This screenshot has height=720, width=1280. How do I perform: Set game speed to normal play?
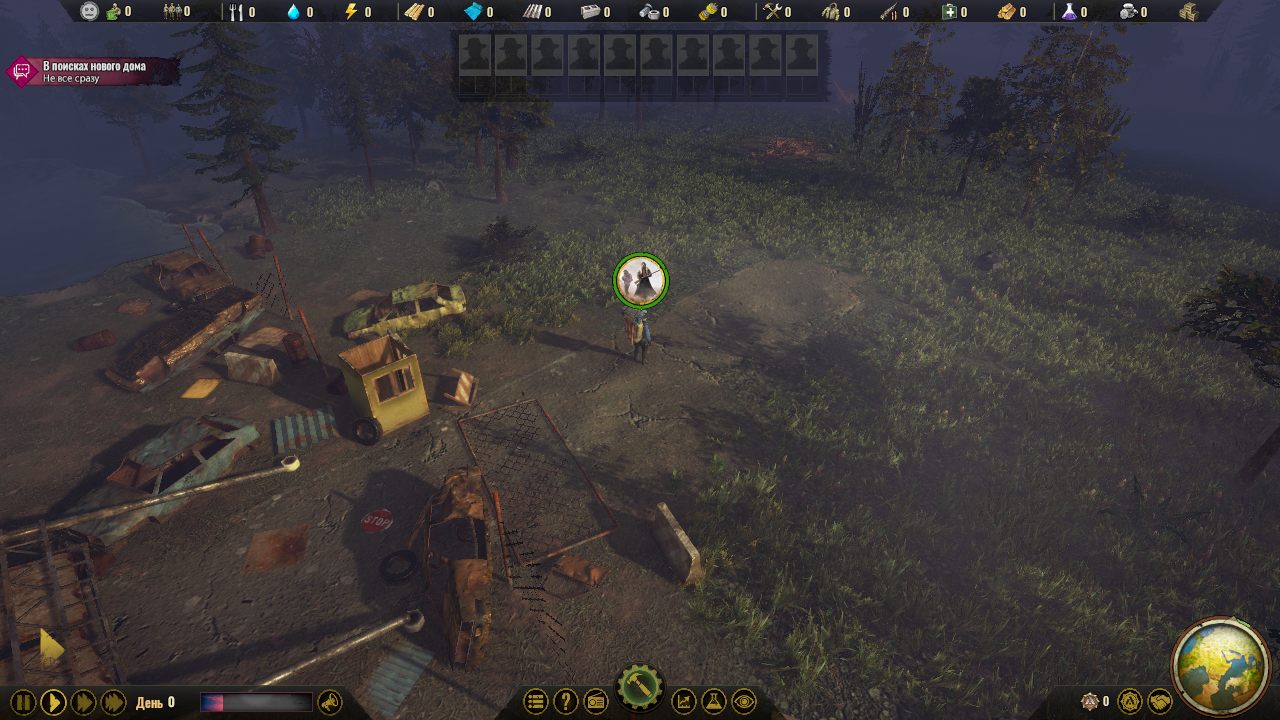coord(53,702)
